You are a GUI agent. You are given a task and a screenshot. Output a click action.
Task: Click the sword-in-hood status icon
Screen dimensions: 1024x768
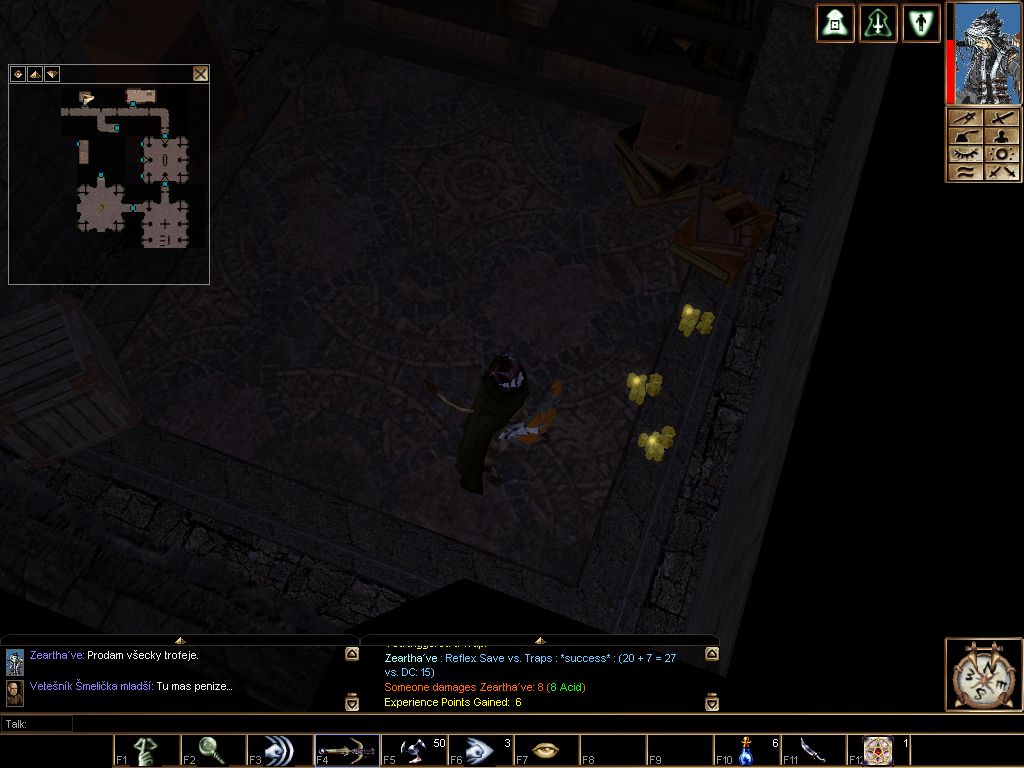pos(878,23)
